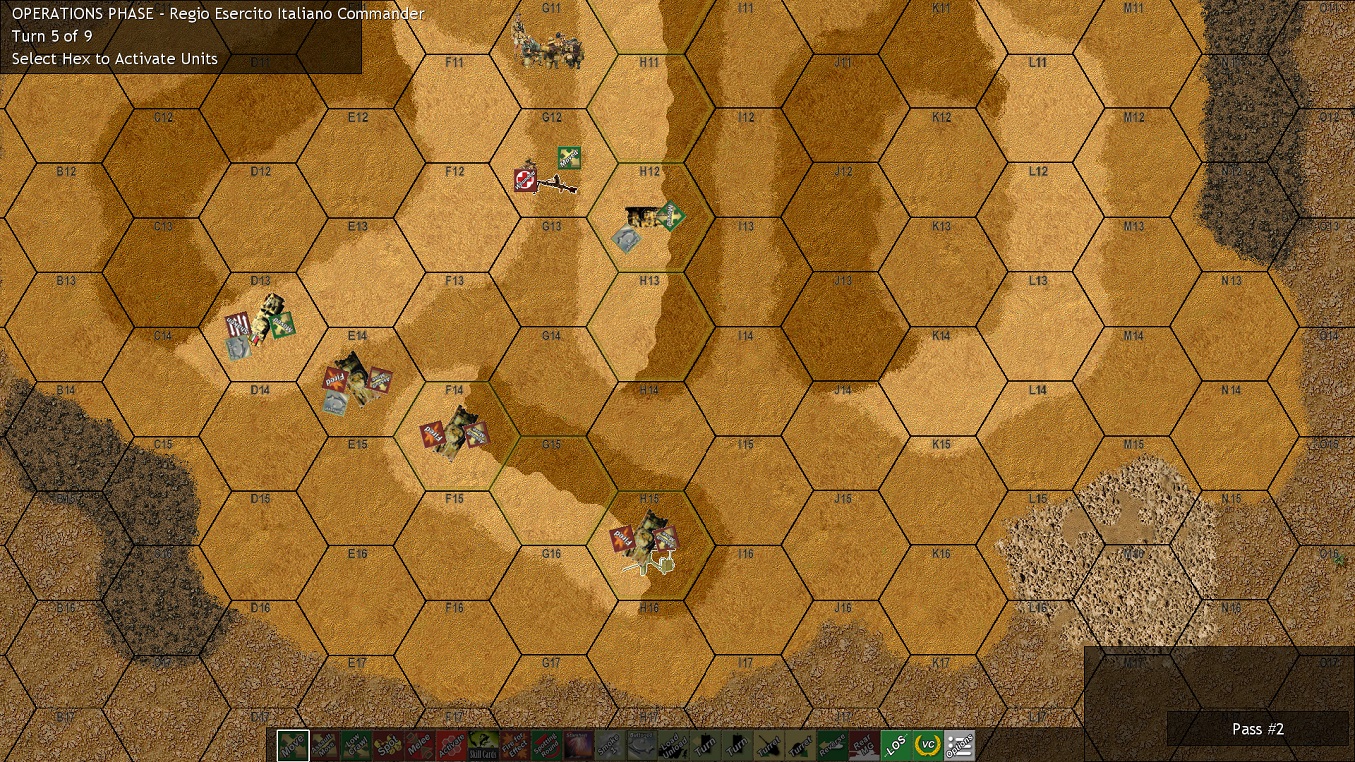Fire the Rear MG
Screen dimensions: 1355x762
(x=865, y=744)
